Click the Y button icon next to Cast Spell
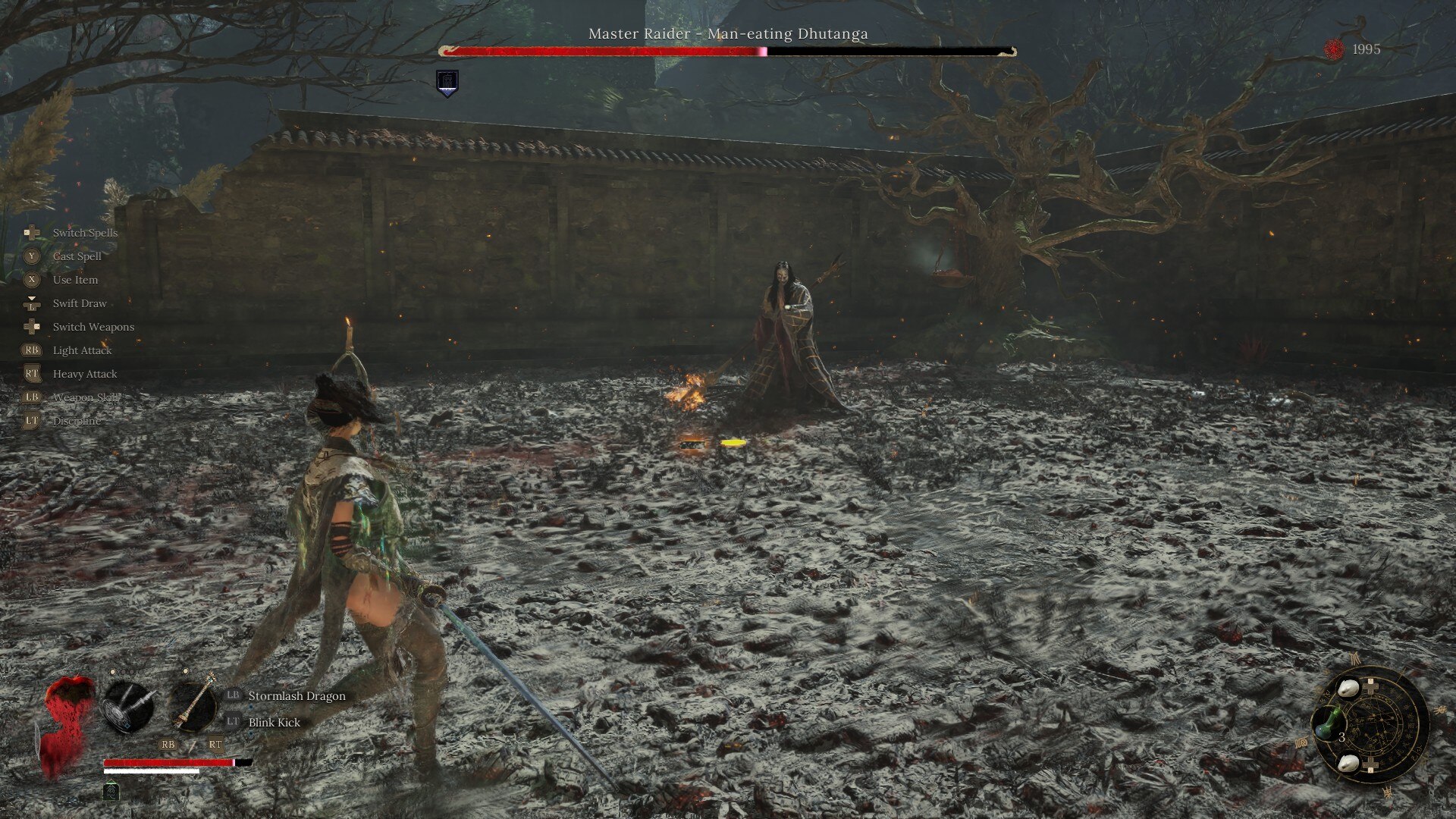1456x819 pixels. point(30,256)
